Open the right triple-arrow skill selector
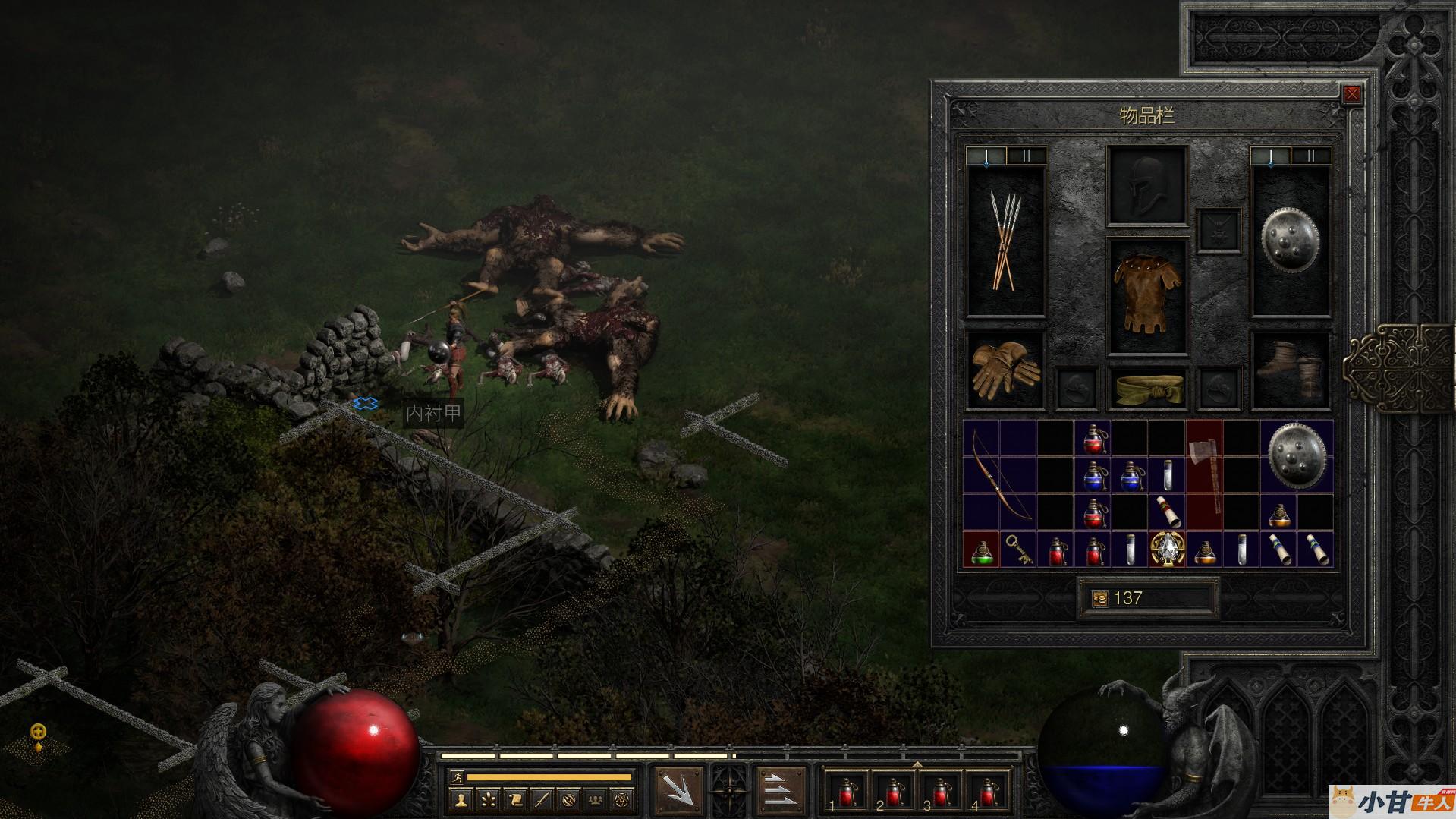 tap(781, 791)
